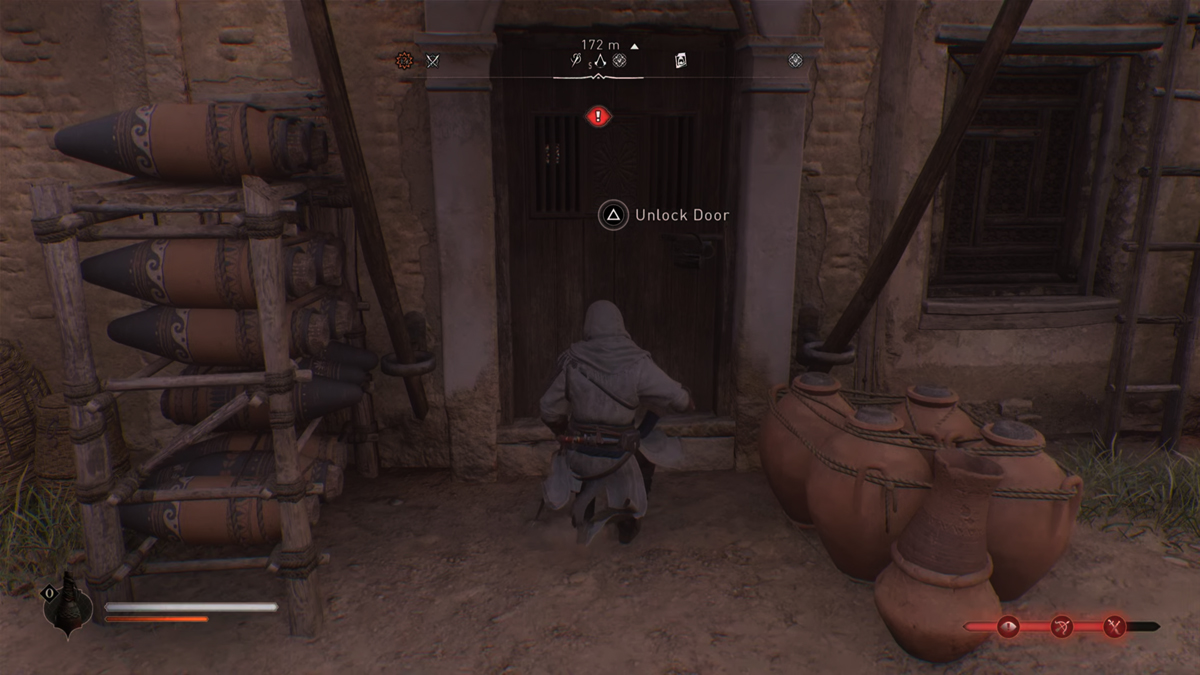This screenshot has height=675, width=1200.
Task: Select the feather marker on the compass
Action: pyautogui.click(x=577, y=61)
